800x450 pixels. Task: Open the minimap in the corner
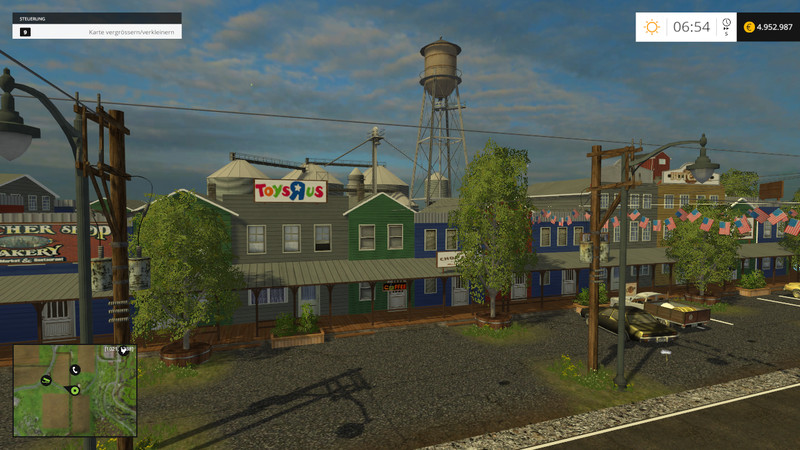[x=75, y=390]
